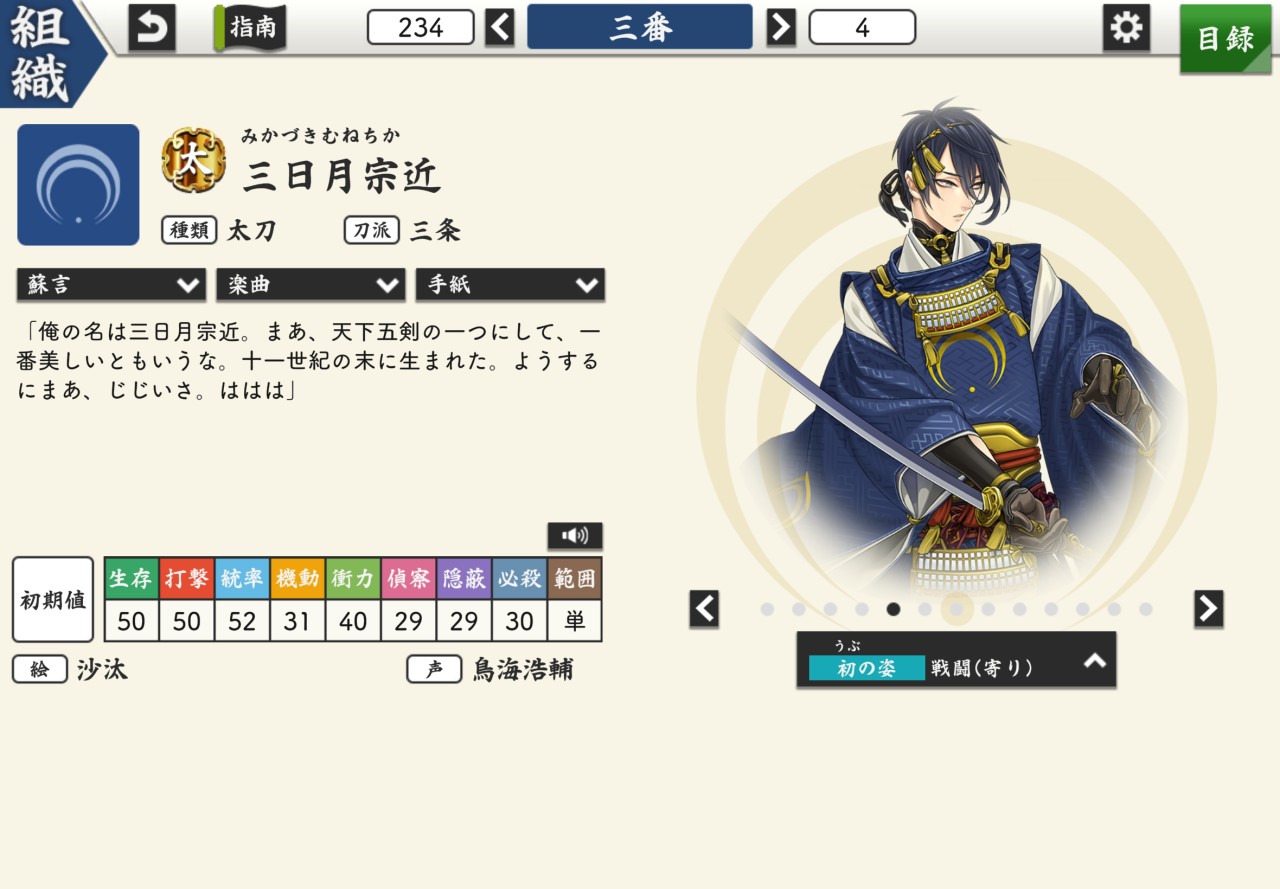Expand the 初の姿 戦闘(寄り) appearance selector
The height and width of the screenshot is (889, 1280).
click(x=956, y=659)
